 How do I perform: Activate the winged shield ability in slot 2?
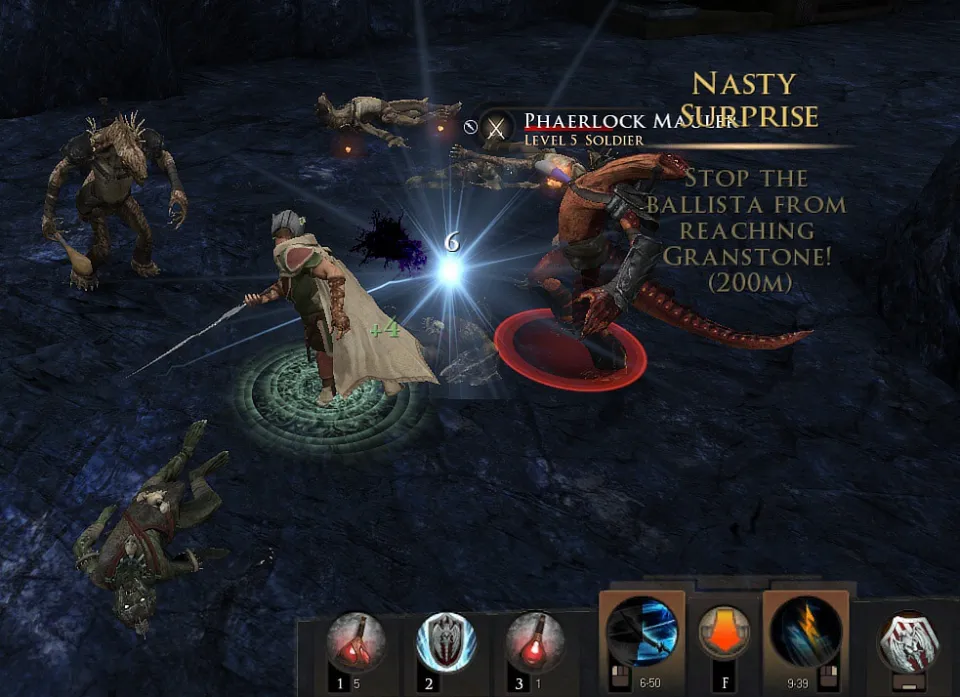446,642
